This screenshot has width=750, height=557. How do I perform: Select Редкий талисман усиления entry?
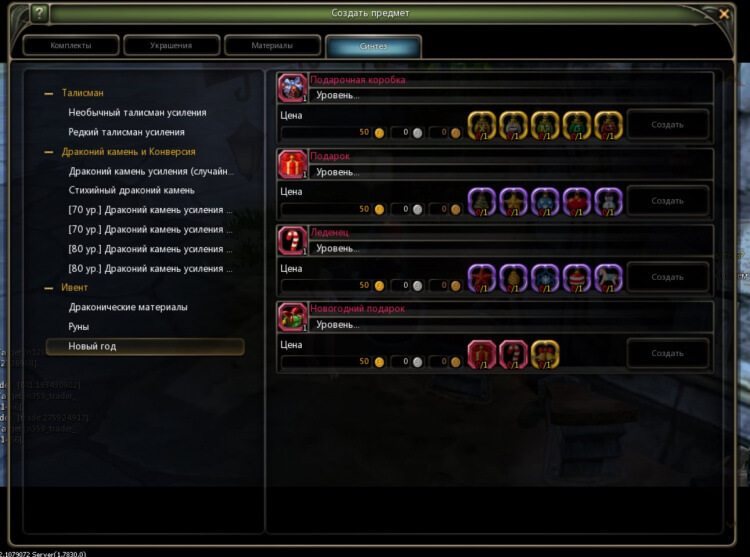tap(126, 132)
